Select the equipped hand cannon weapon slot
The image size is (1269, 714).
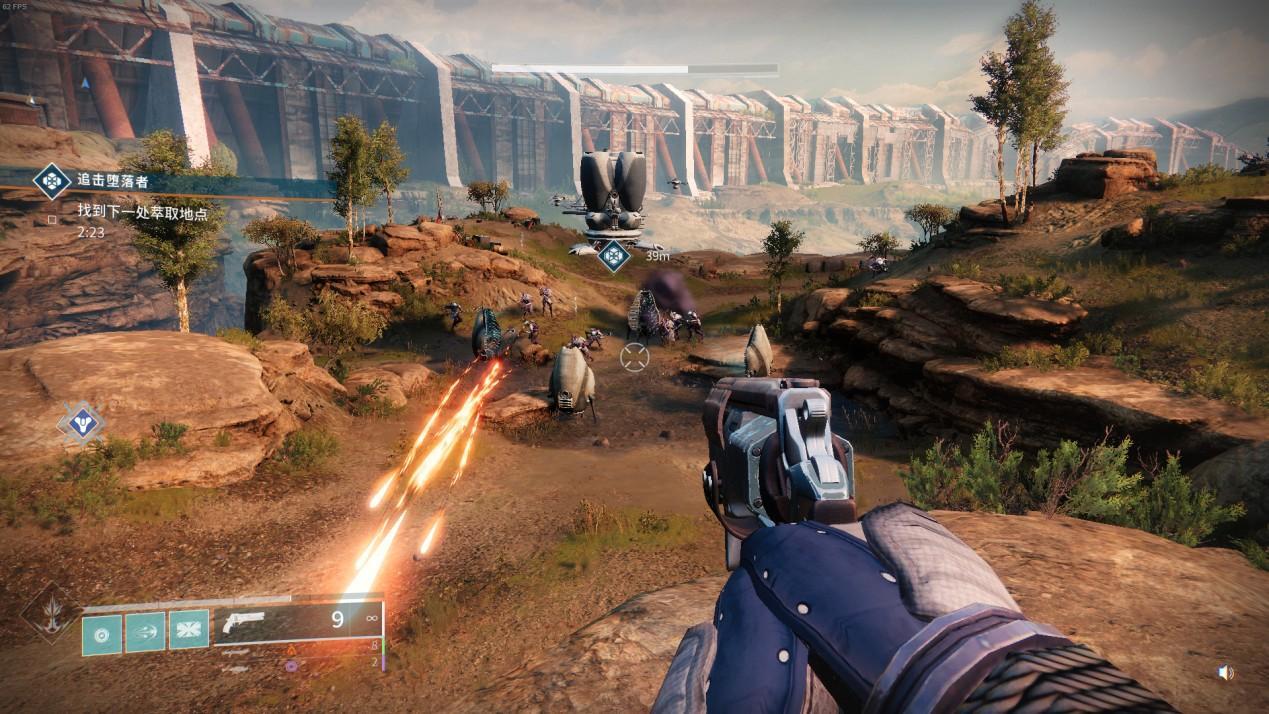point(298,621)
